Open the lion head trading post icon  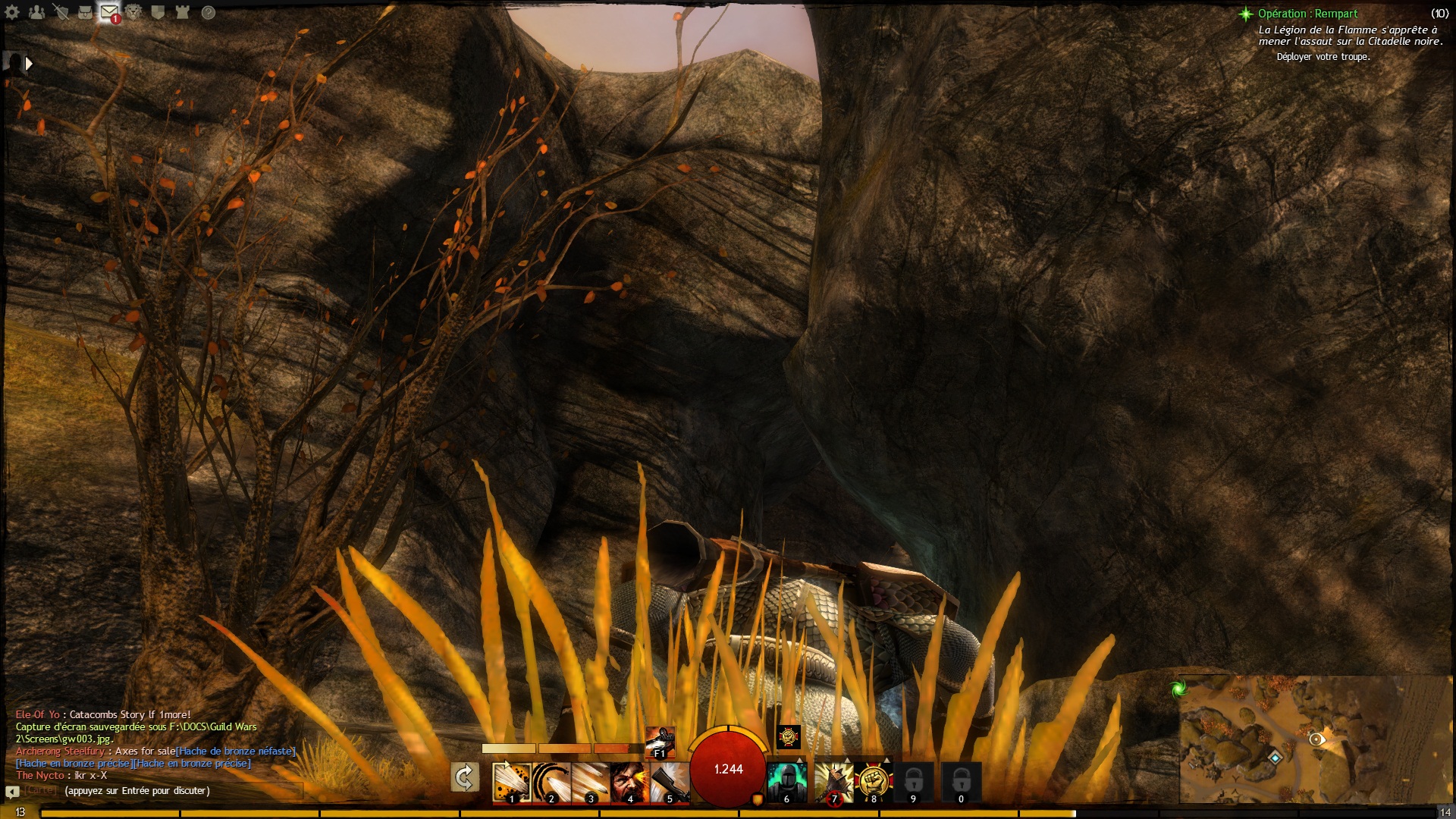click(x=134, y=12)
